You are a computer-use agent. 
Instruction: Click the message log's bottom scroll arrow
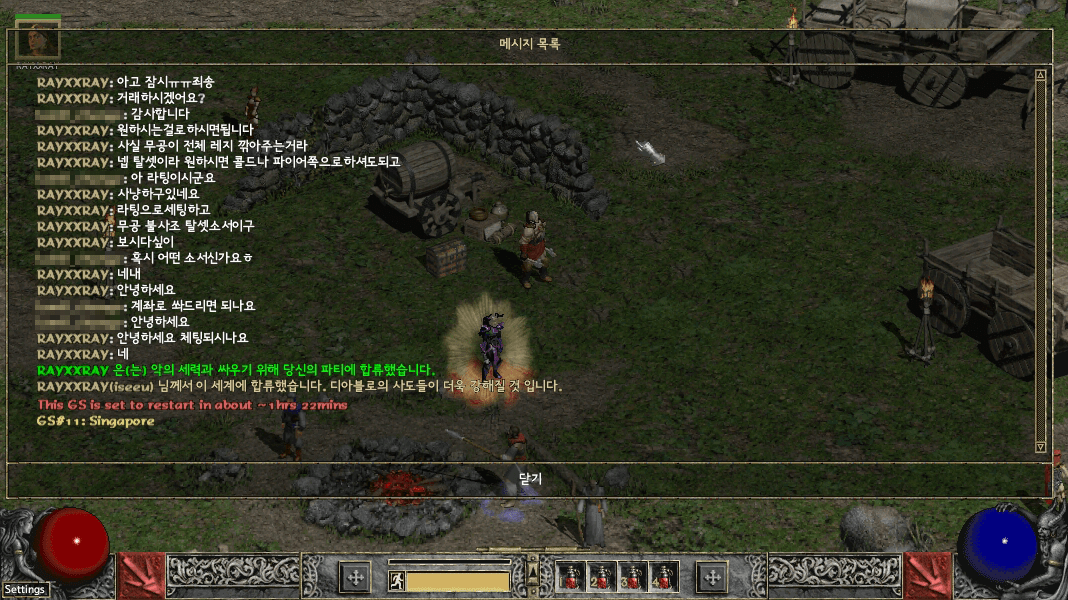(x=1040, y=447)
